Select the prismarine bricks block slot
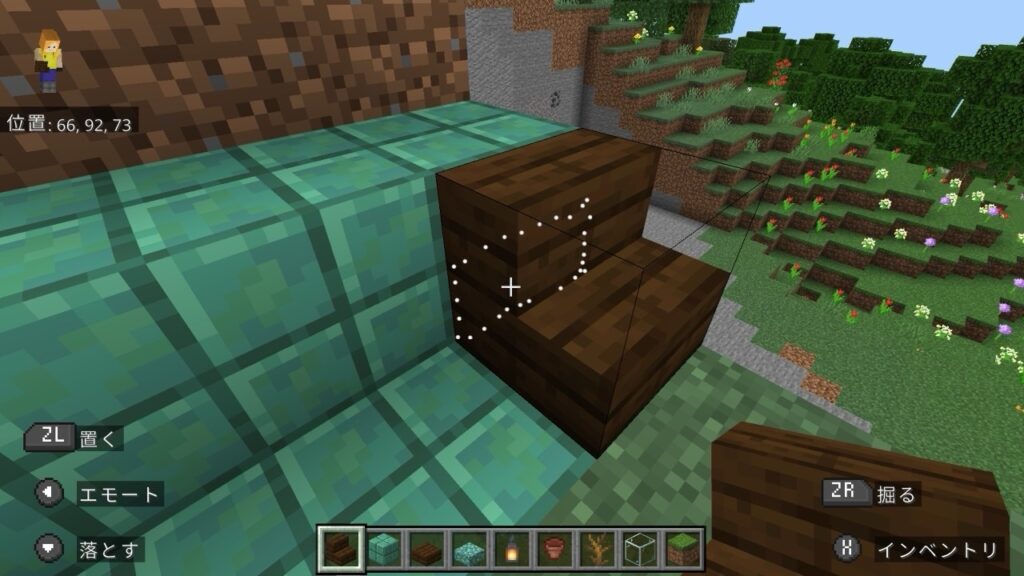The height and width of the screenshot is (576, 1024). [383, 548]
